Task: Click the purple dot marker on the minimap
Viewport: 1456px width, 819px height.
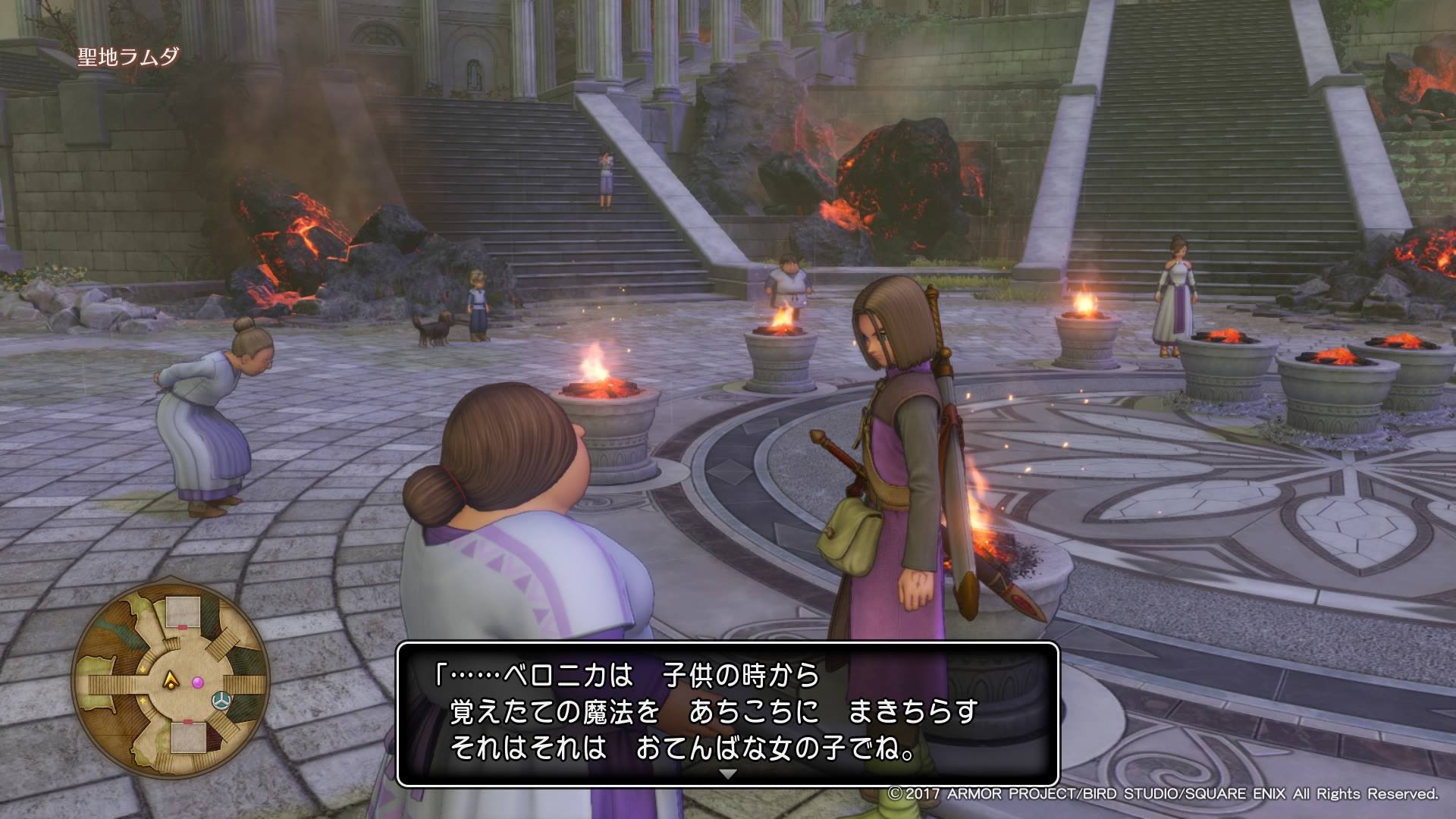Action: (198, 683)
